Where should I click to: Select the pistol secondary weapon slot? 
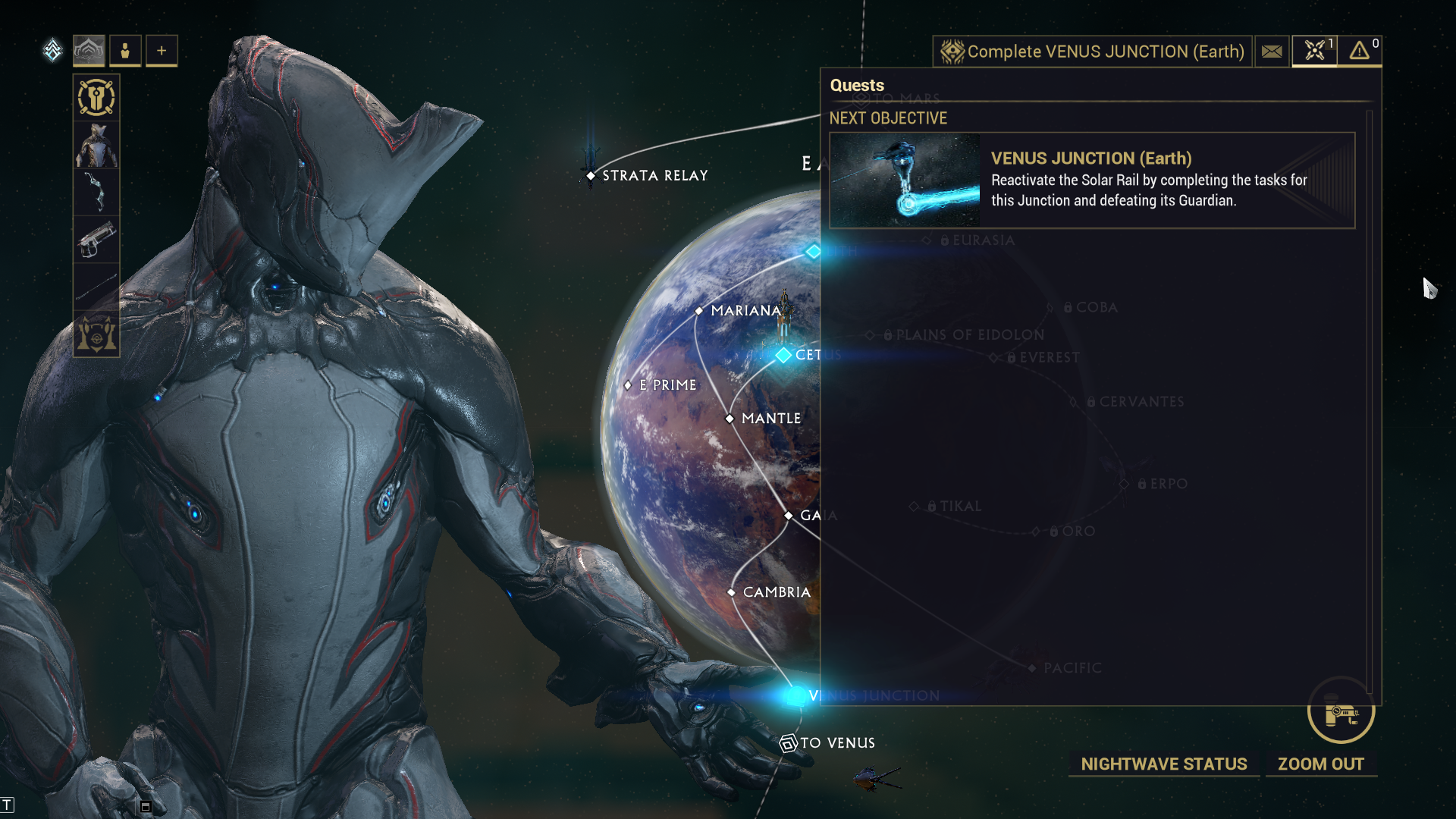tap(96, 239)
